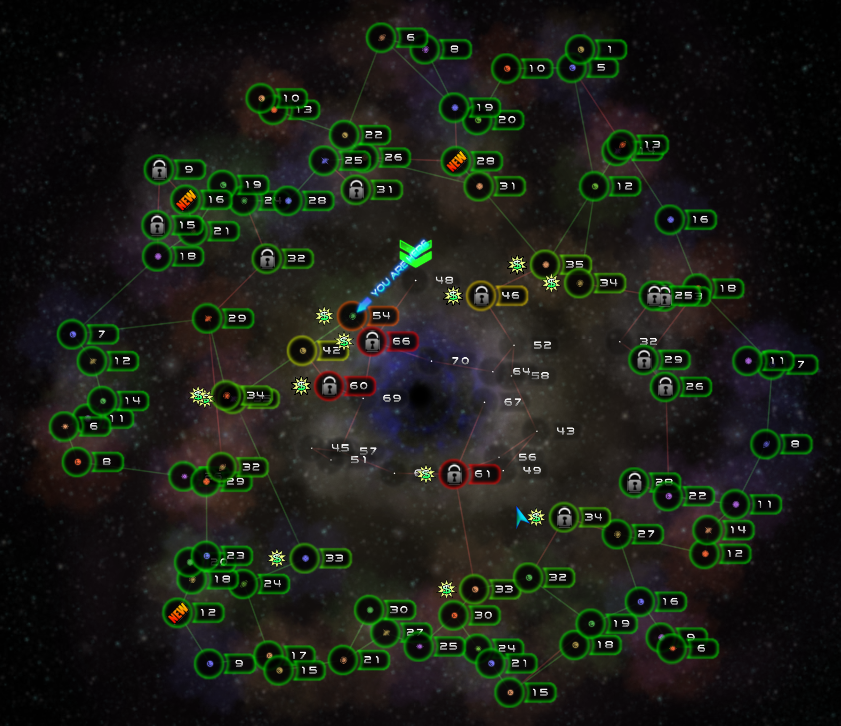Viewport: 841px width, 726px height.
Task: Select the level 35 system node
Action: click(545, 265)
